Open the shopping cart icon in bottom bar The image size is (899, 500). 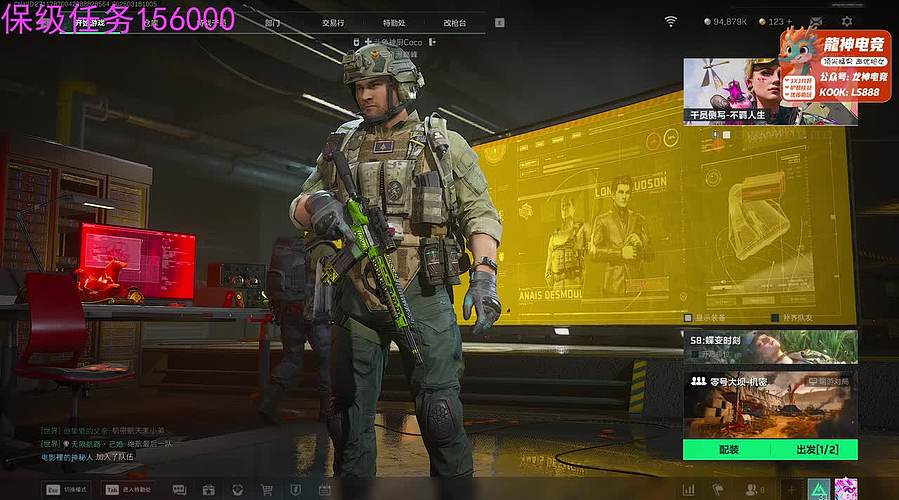coord(267,490)
